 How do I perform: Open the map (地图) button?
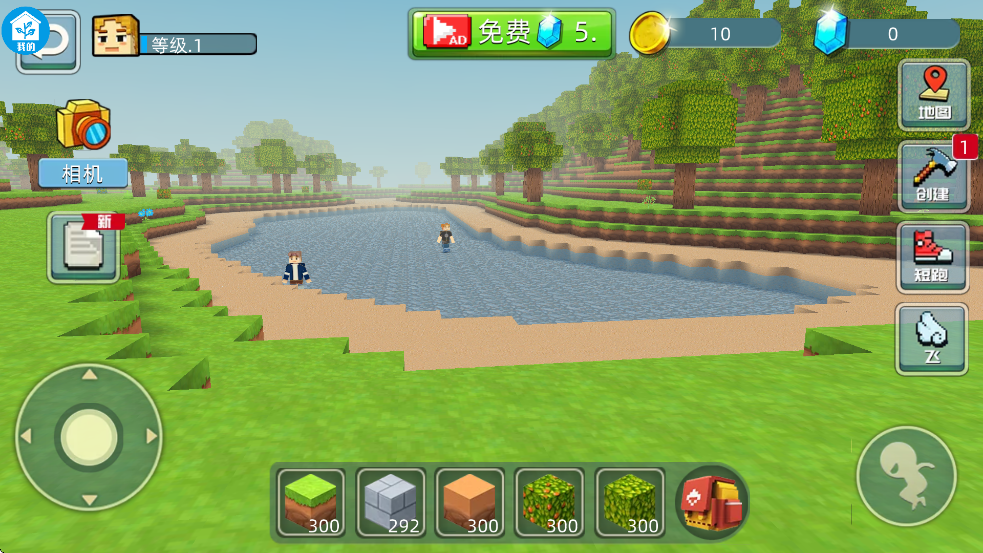(x=933, y=94)
